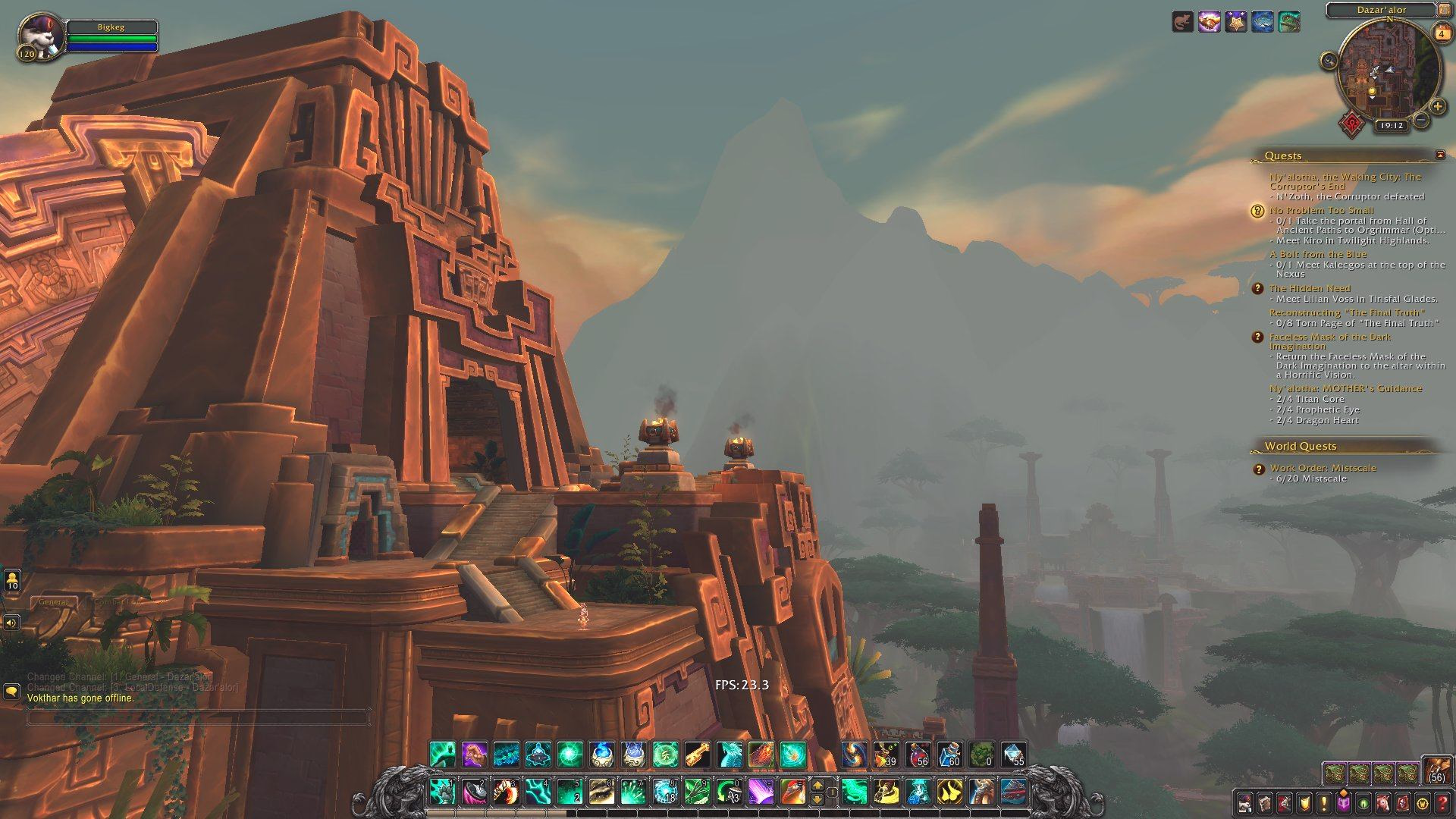
Task: Open the red question mark Help button
Action: click(1442, 802)
